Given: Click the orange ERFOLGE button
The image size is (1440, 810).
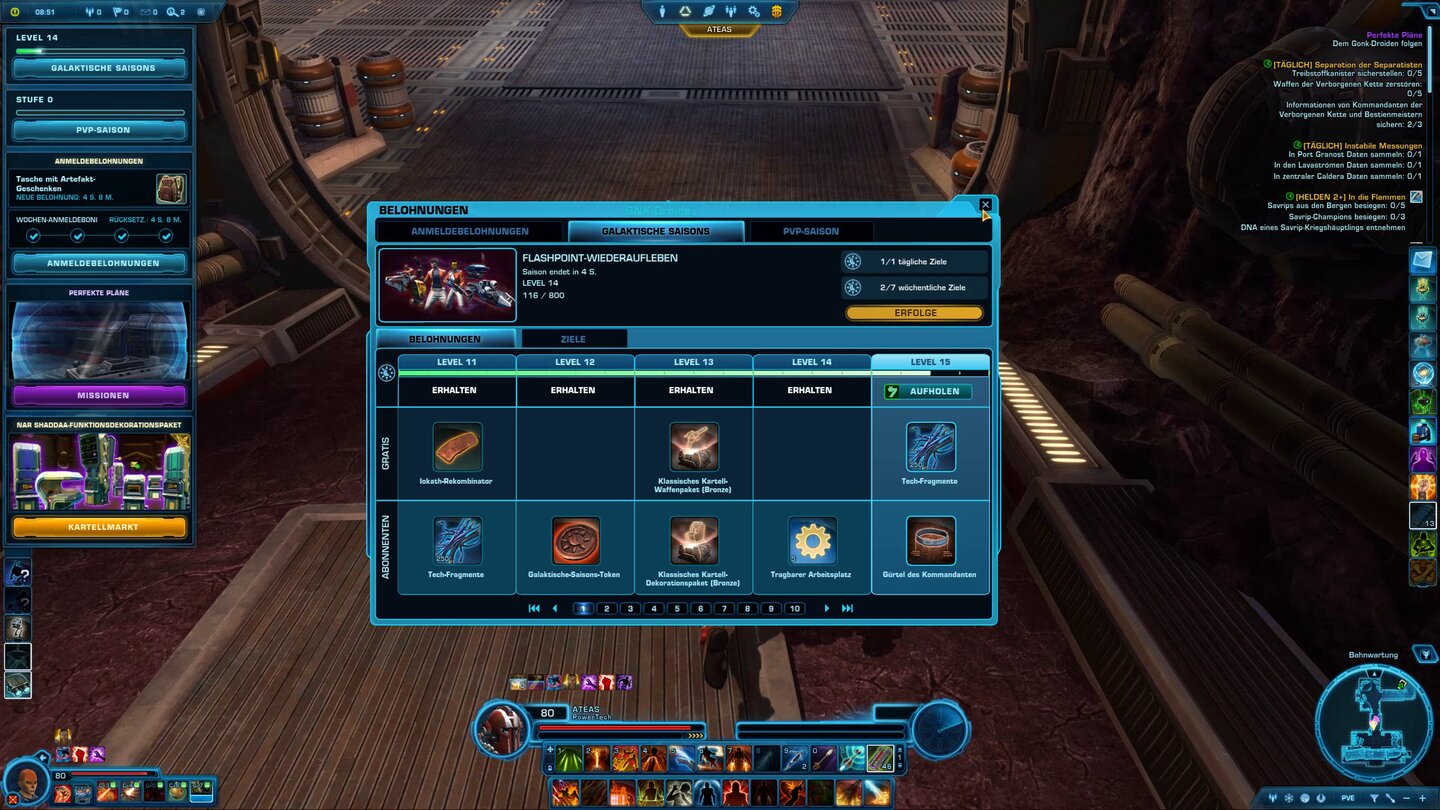Looking at the screenshot, I should pyautogui.click(x=914, y=312).
